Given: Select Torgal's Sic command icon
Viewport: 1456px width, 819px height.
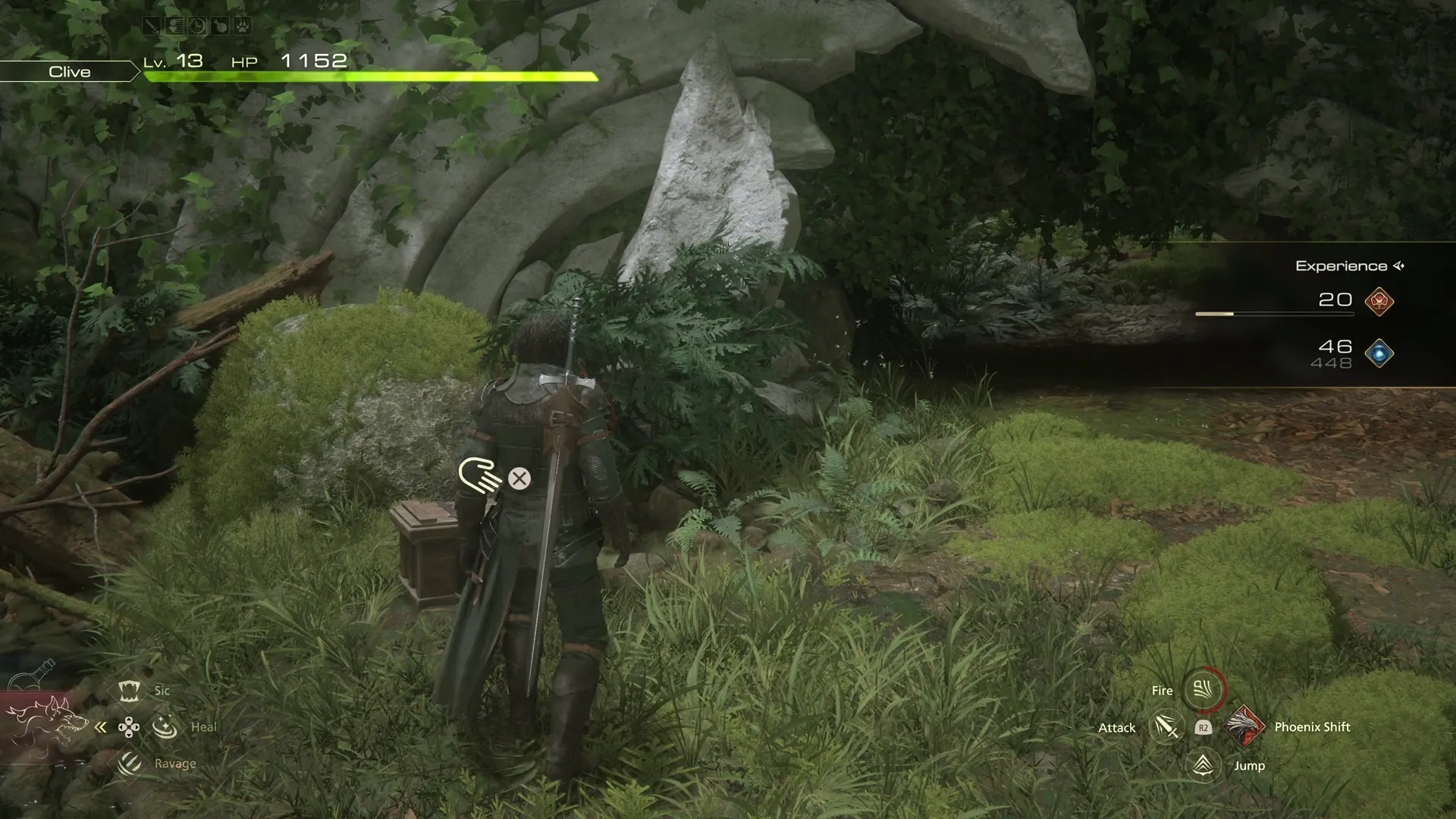Looking at the screenshot, I should 129,691.
